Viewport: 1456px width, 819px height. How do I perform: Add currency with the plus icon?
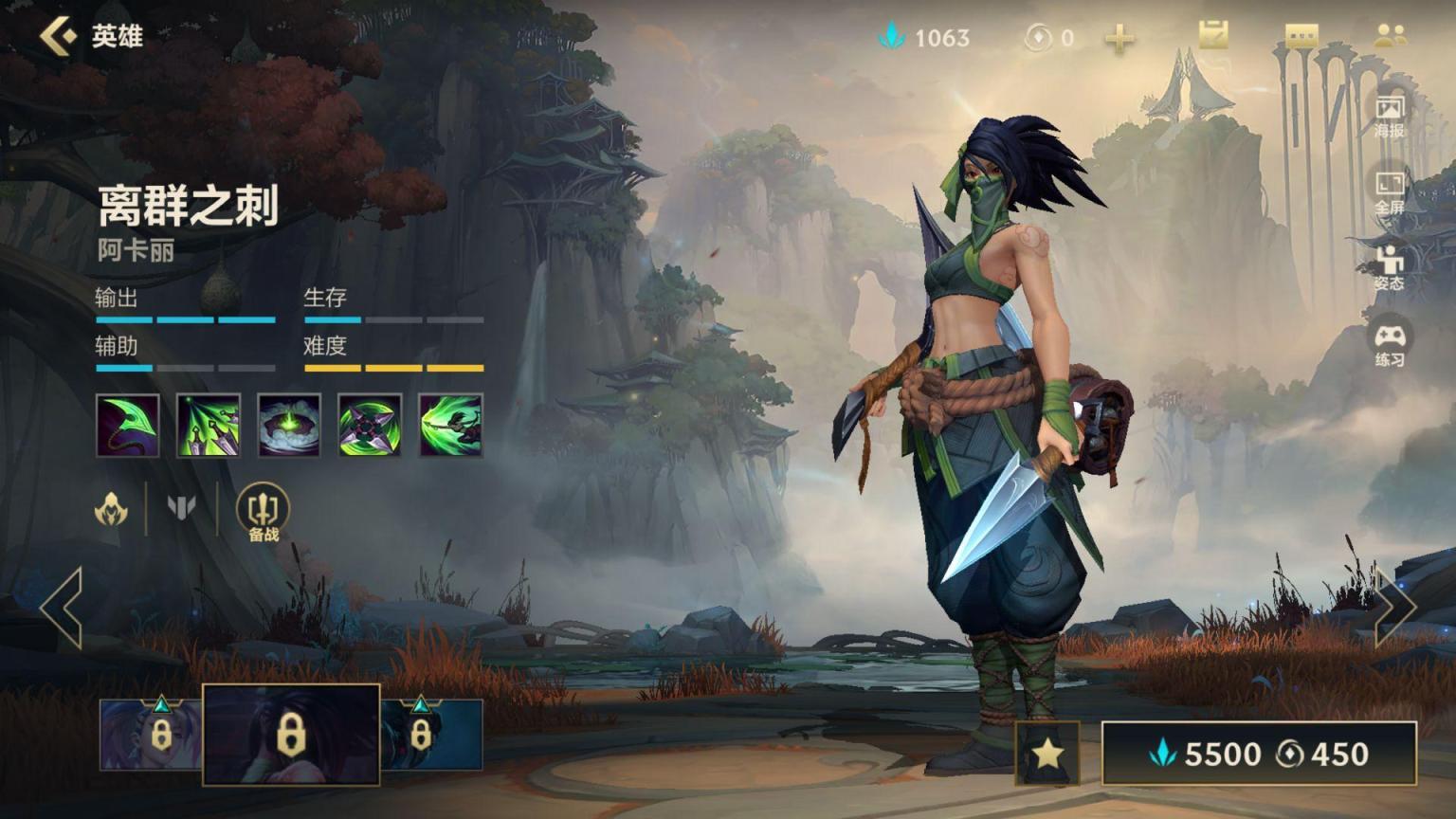coord(1119,38)
